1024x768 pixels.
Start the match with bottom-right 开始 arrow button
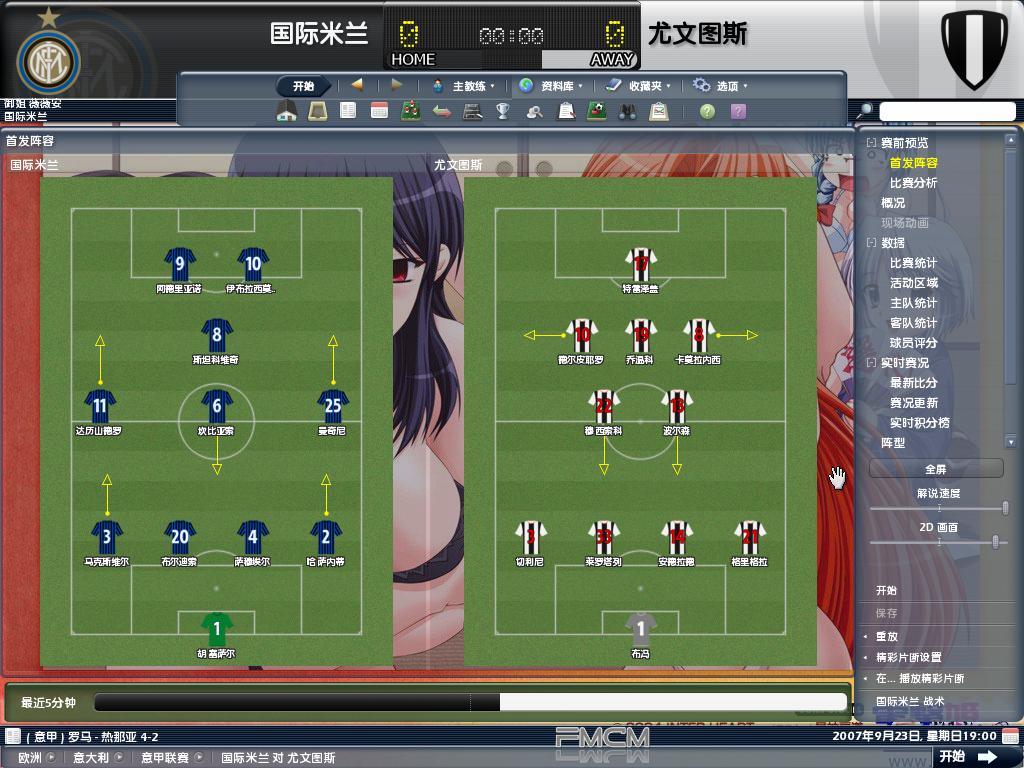point(968,757)
